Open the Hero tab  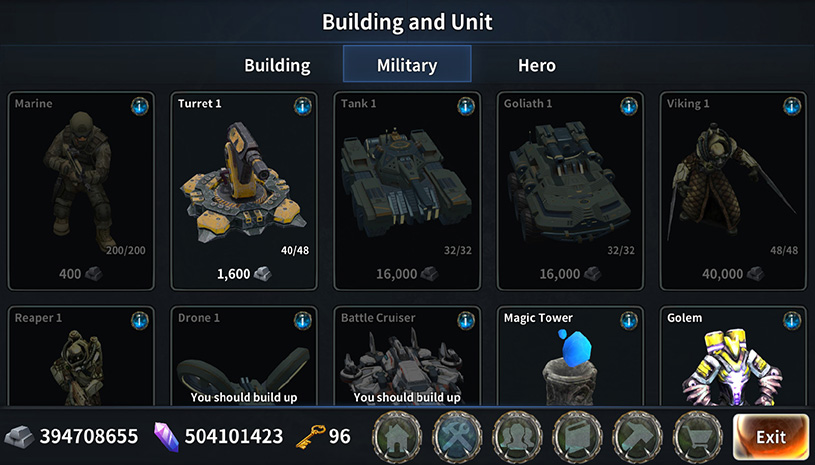pyautogui.click(x=536, y=66)
